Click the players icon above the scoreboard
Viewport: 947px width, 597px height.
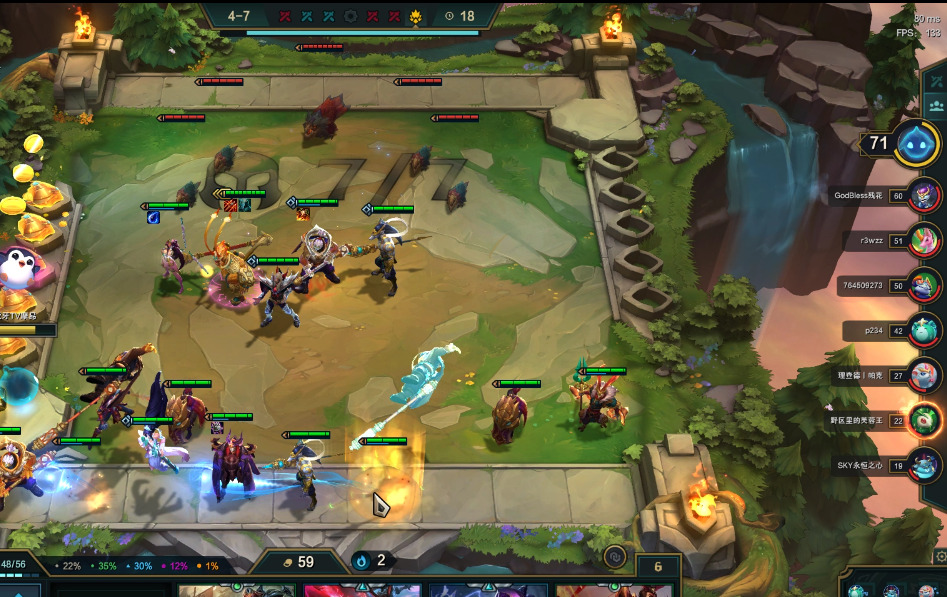pos(937,104)
